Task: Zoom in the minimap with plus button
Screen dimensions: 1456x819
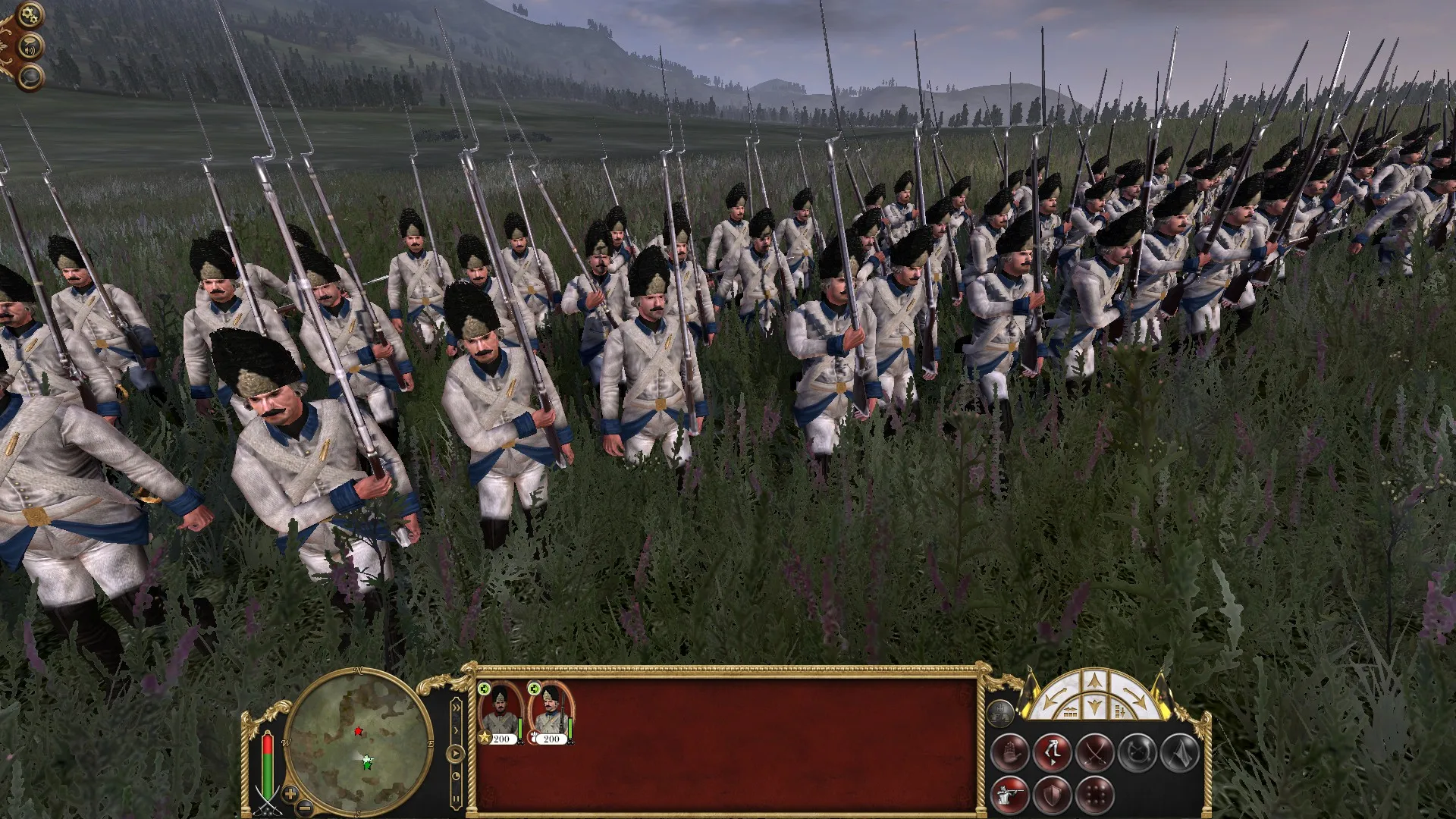Action: click(290, 794)
